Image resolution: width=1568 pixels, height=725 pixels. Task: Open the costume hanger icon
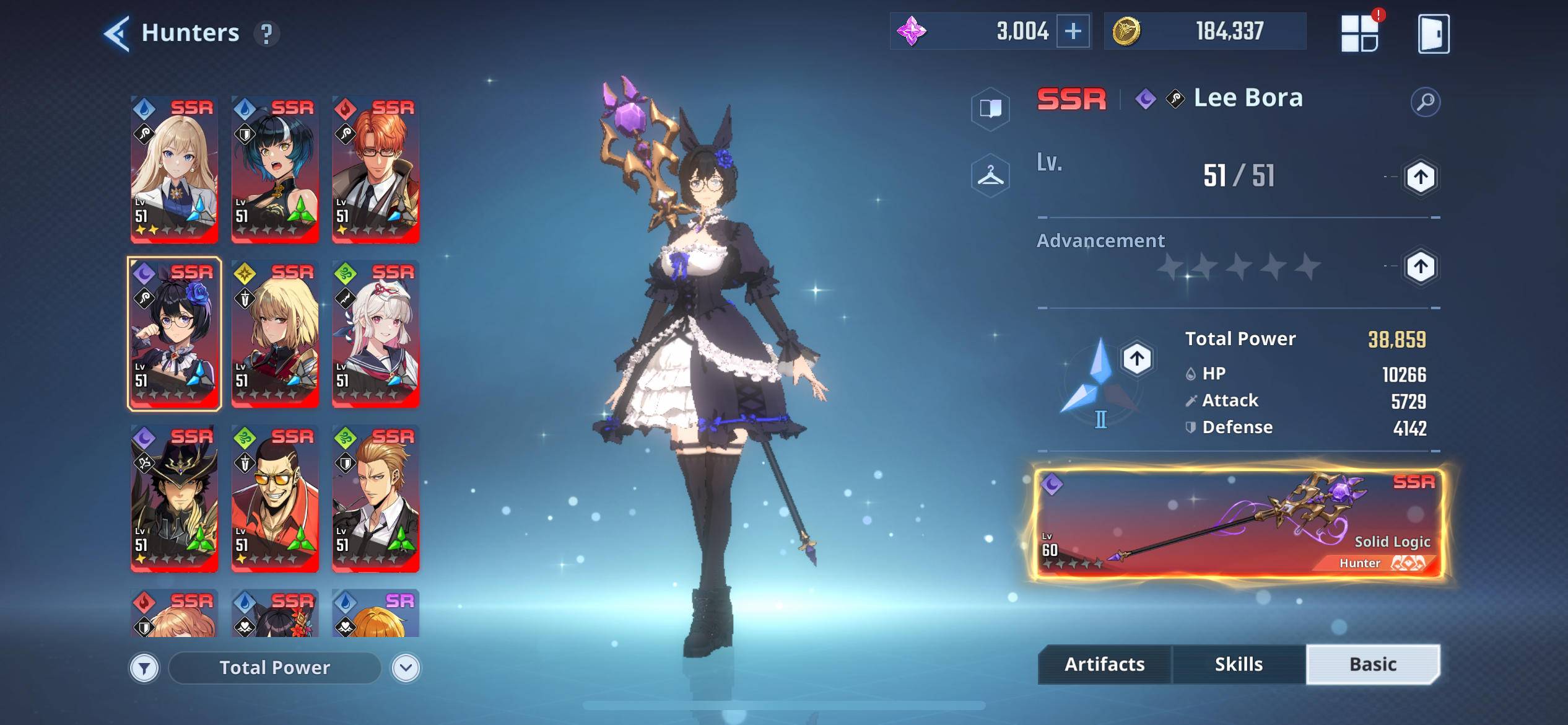(990, 176)
